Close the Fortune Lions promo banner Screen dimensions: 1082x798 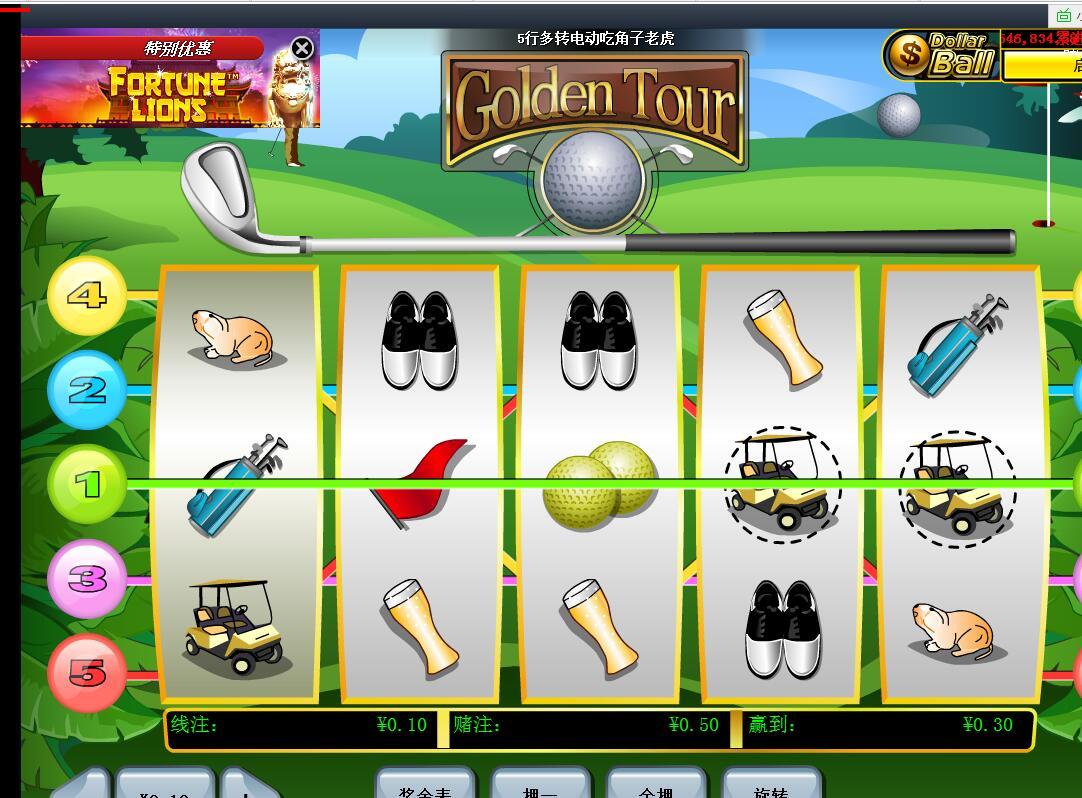(302, 48)
